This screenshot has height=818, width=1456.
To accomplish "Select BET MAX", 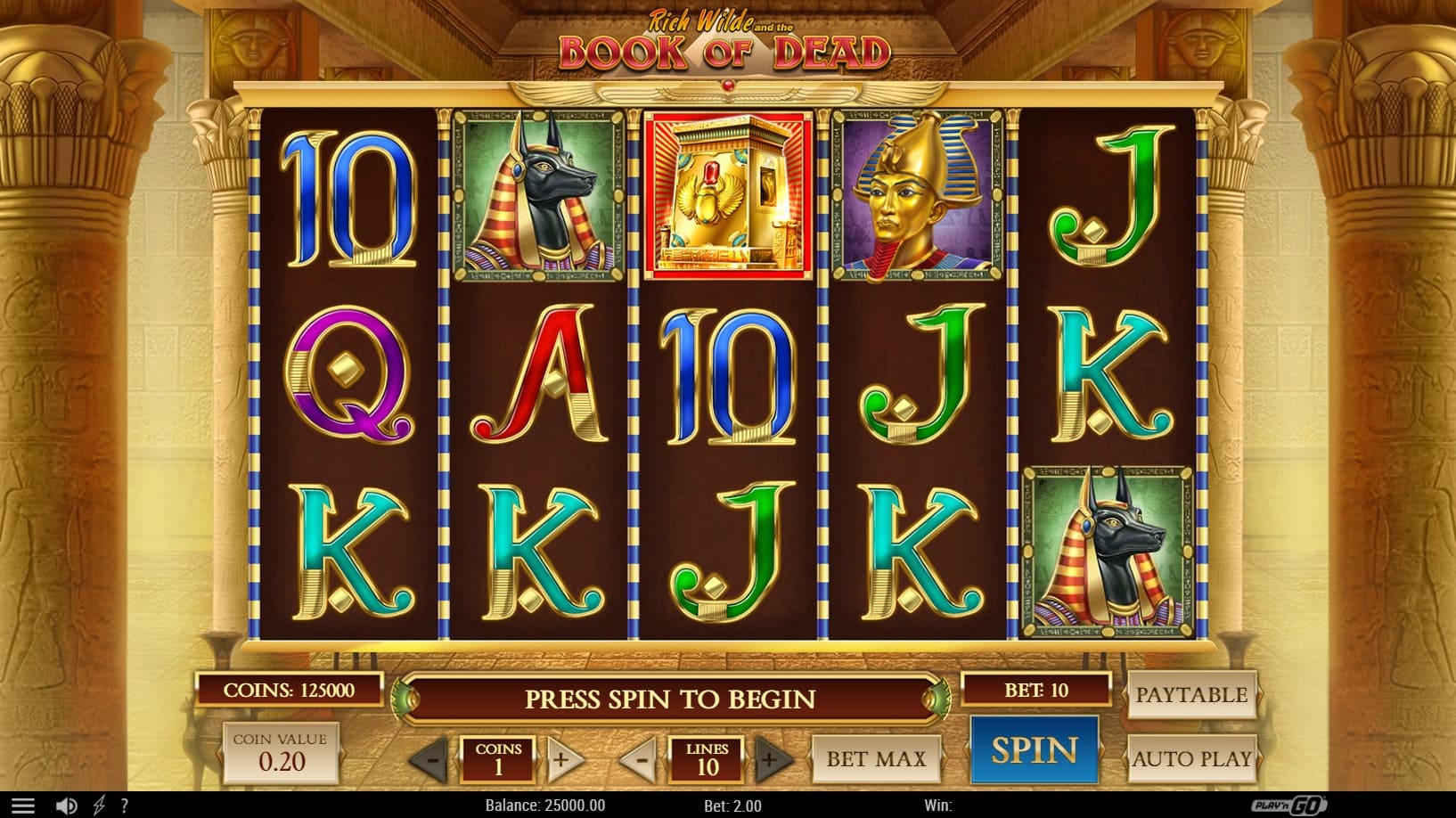I will coord(876,759).
